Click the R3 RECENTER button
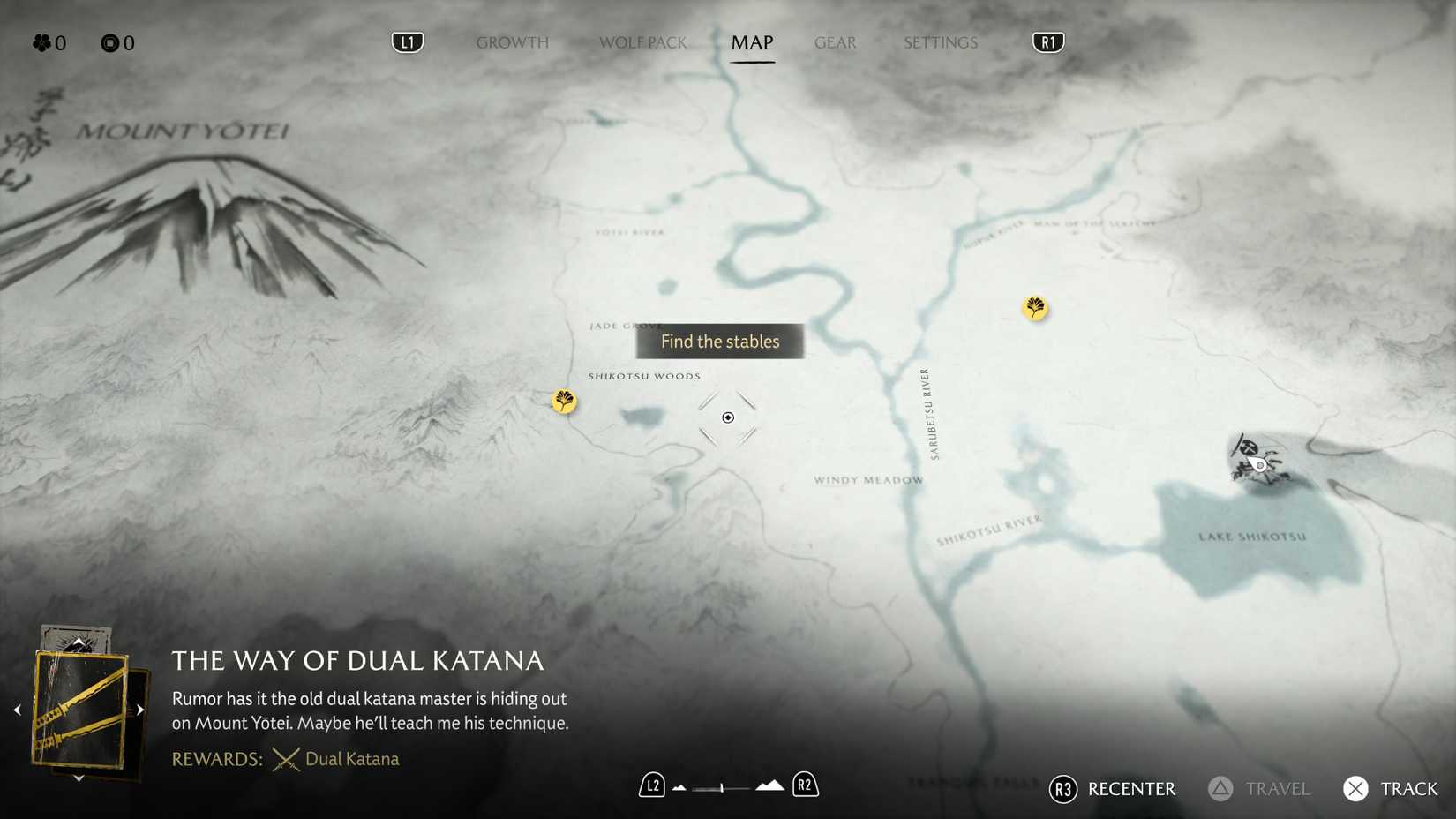This screenshot has height=819, width=1456. click(1112, 789)
